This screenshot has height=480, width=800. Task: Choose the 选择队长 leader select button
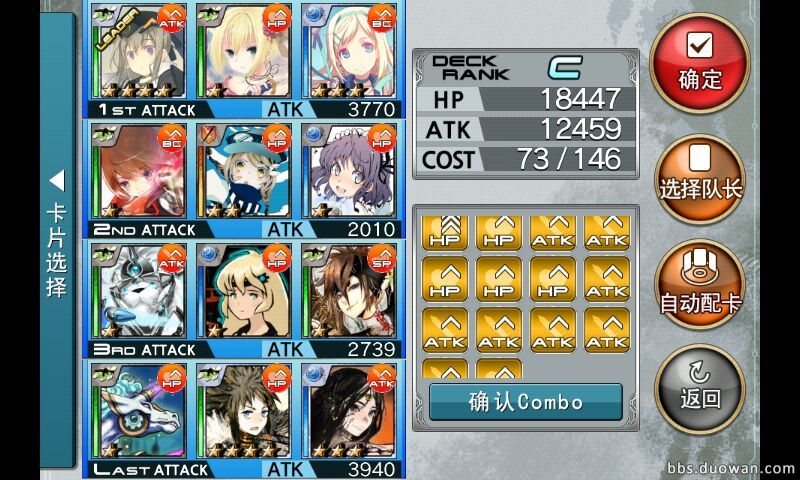pyautogui.click(x=699, y=176)
